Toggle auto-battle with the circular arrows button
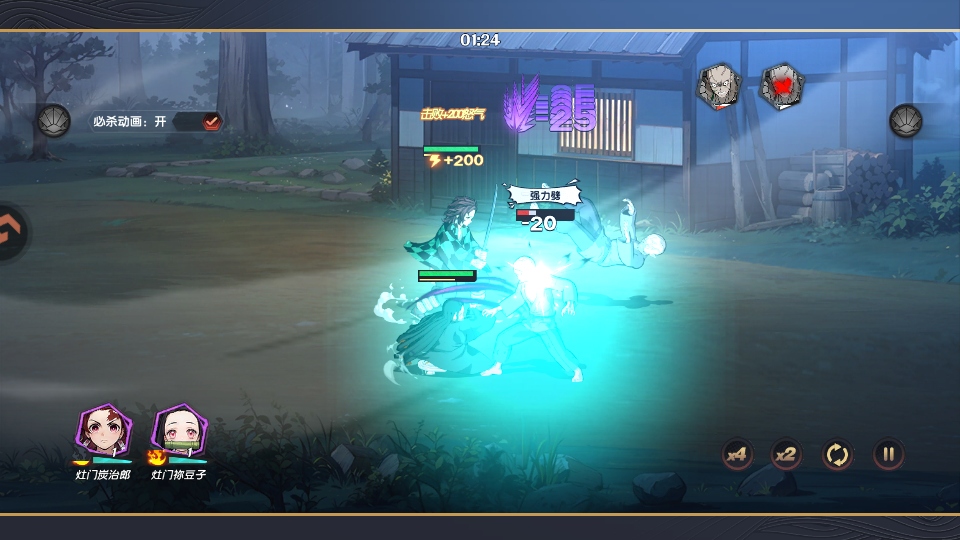The image size is (960, 540). (x=837, y=455)
